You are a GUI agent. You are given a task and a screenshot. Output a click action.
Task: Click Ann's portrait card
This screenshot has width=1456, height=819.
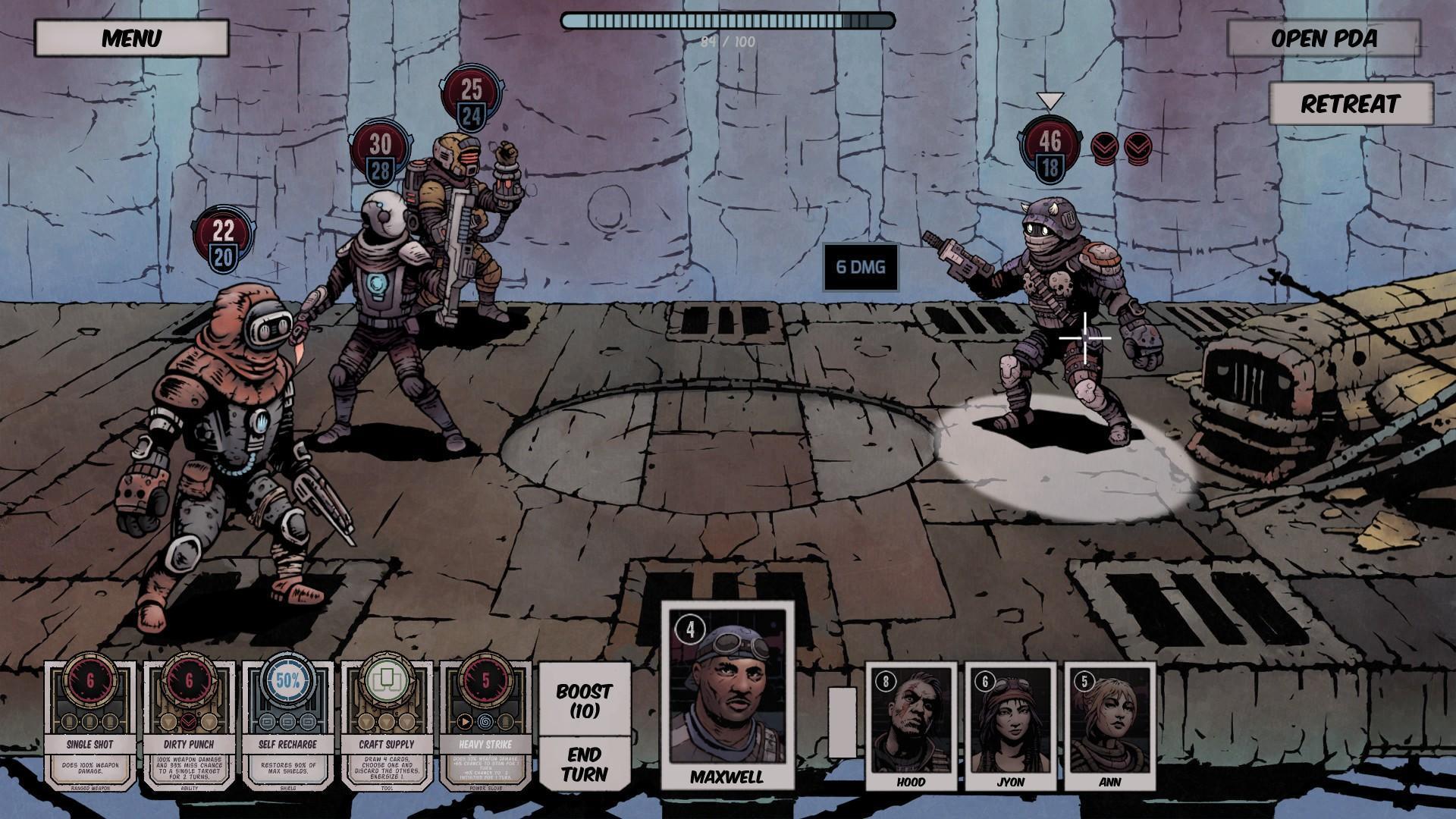[x=1109, y=726]
